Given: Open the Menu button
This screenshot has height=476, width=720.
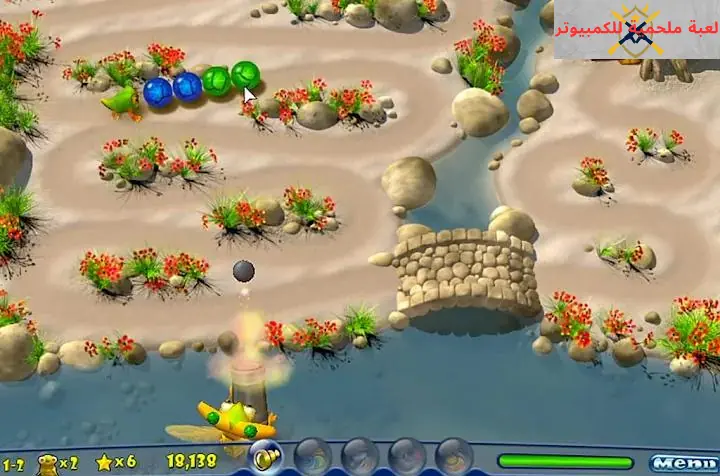Looking at the screenshot, I should [x=682, y=463].
